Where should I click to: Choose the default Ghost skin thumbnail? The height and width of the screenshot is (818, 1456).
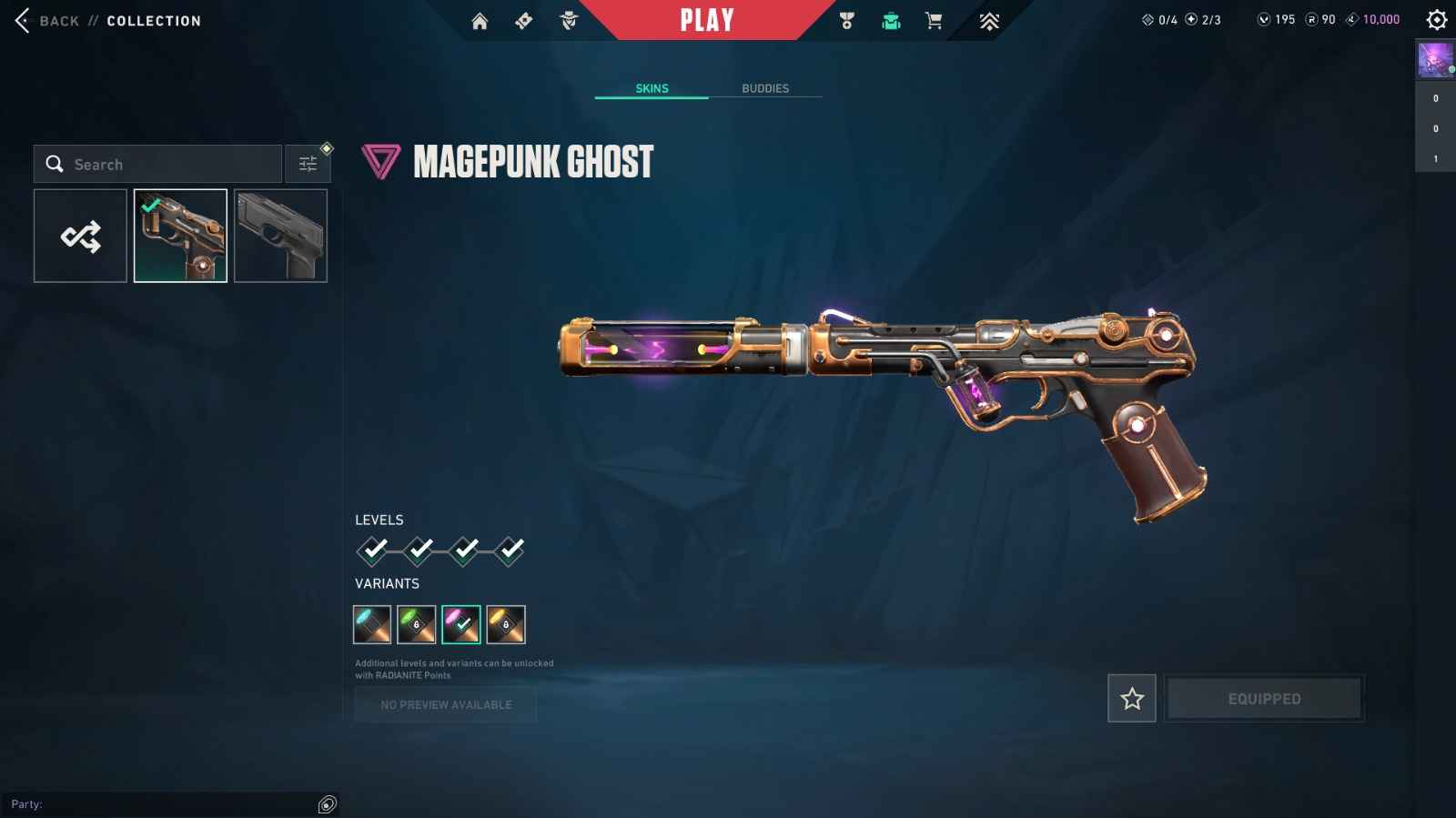[x=280, y=237]
